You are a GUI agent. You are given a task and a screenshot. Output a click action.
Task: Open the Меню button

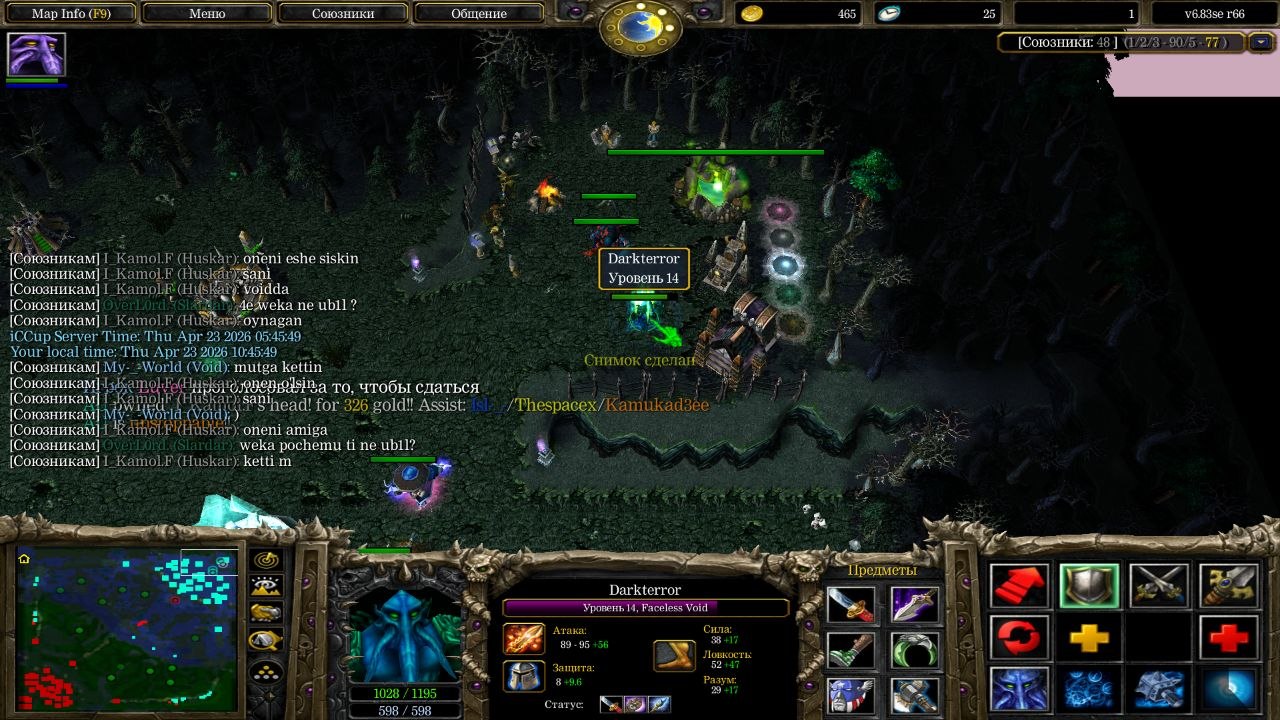pyautogui.click(x=207, y=14)
